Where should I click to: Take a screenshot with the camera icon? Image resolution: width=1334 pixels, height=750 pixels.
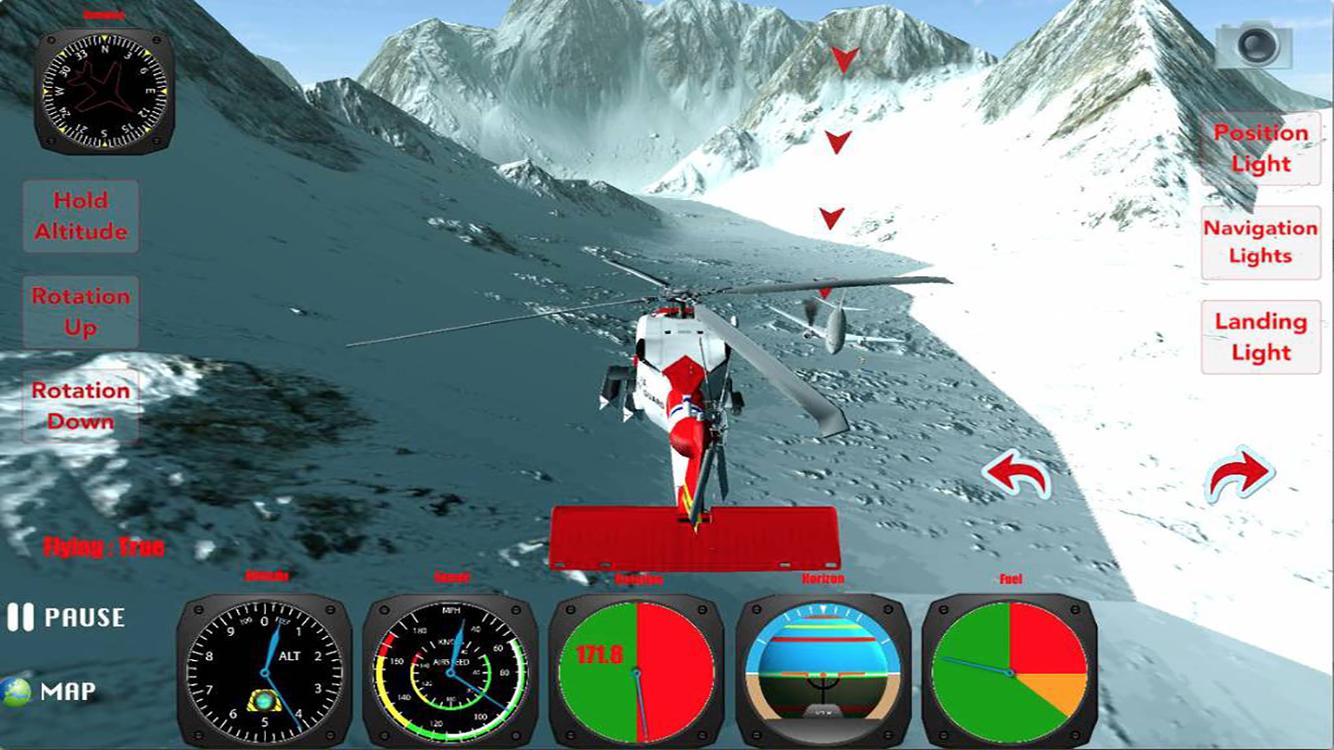(1253, 43)
